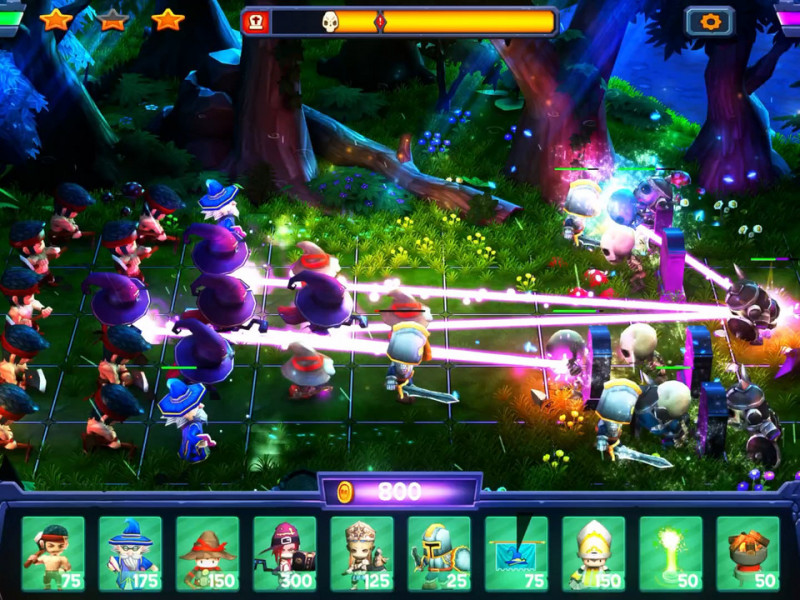The height and width of the screenshot is (600, 800).
Task: Choose the white bishop card costing 150
Action: click(x=593, y=553)
